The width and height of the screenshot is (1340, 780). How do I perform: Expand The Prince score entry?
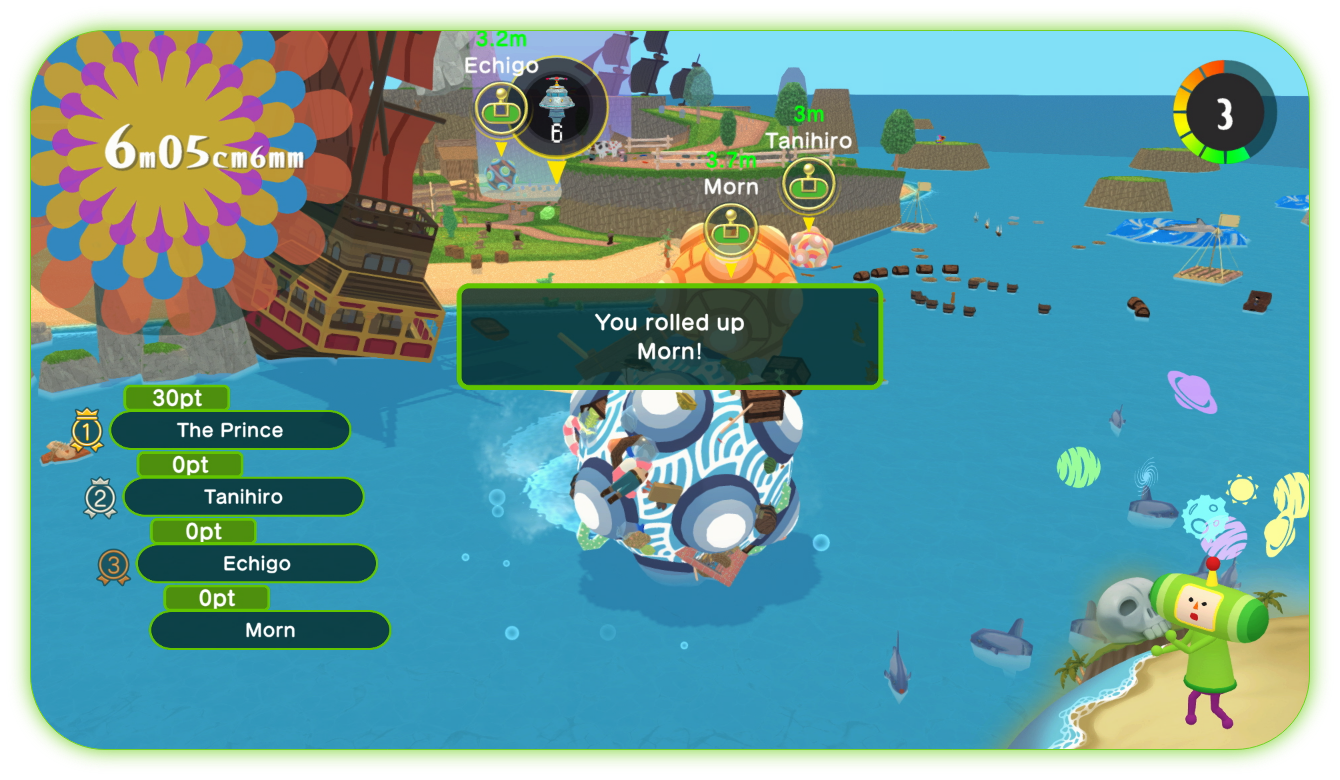coord(230,430)
